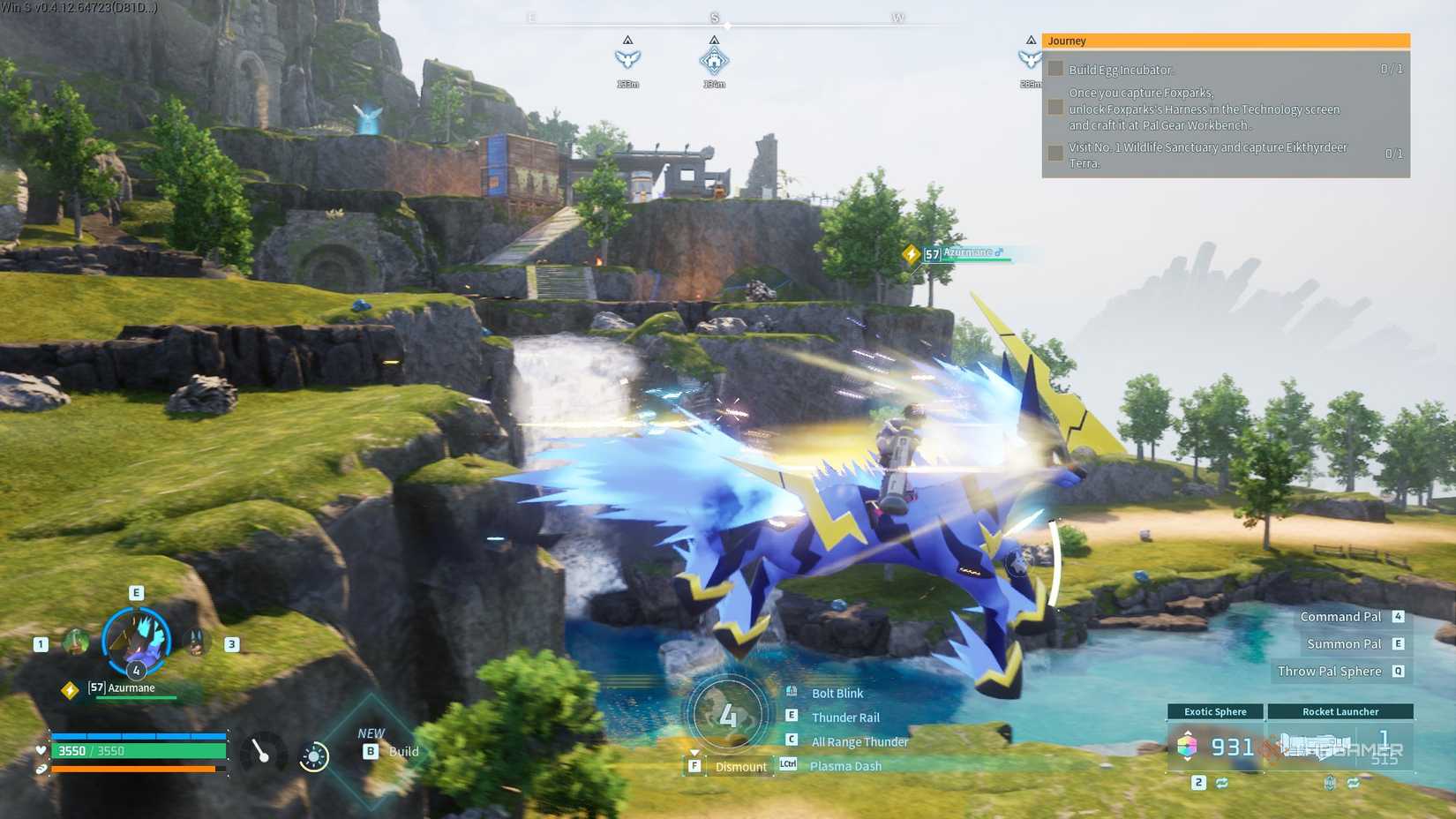Click the fast travel statue marker on the compass

pos(713,62)
